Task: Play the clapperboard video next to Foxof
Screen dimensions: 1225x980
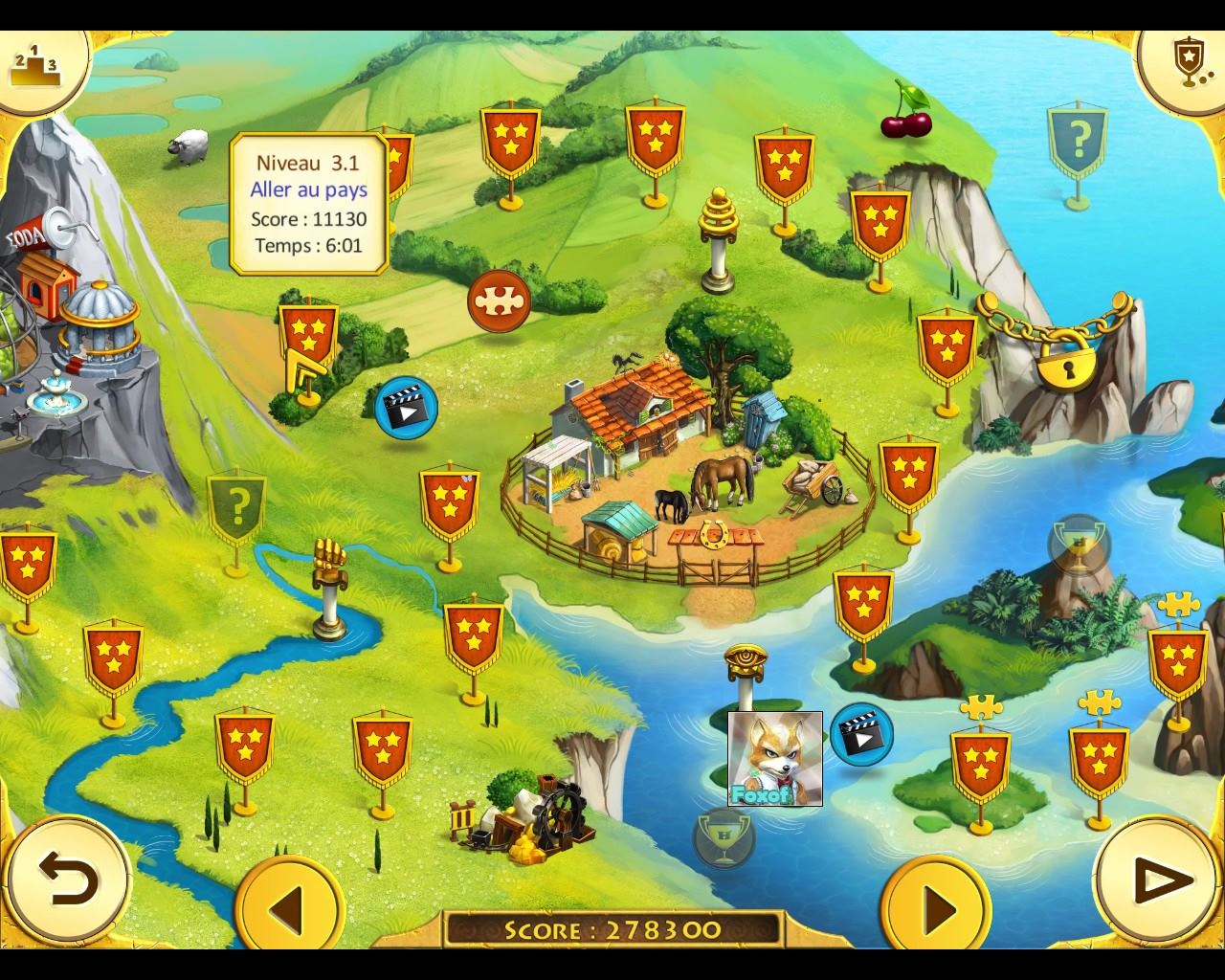Action: (861, 734)
